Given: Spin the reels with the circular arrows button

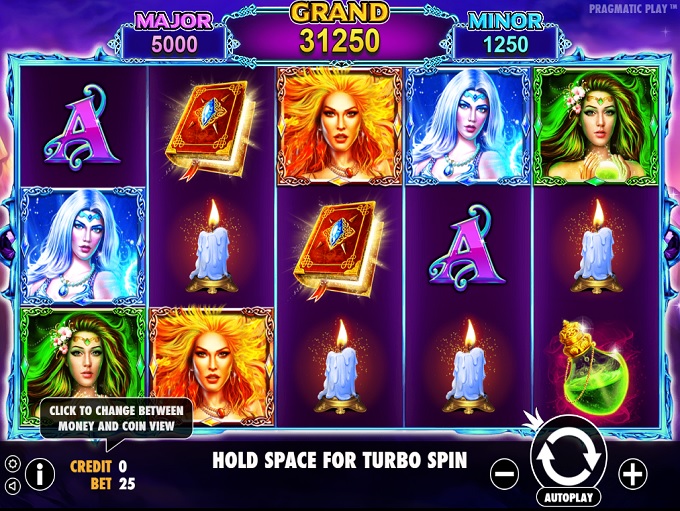Looking at the screenshot, I should click(568, 455).
